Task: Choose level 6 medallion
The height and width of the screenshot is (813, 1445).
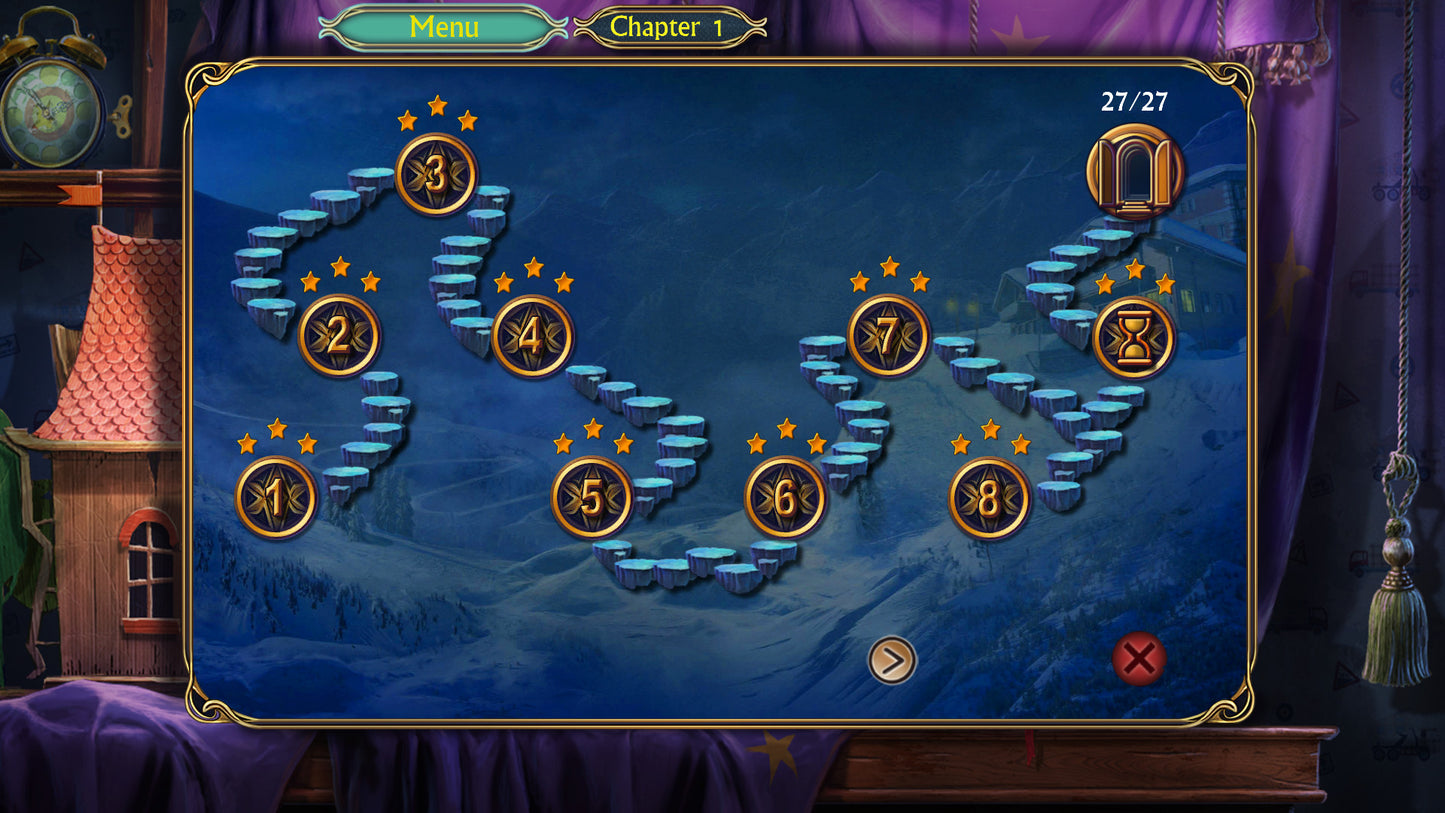Action: 785,497
